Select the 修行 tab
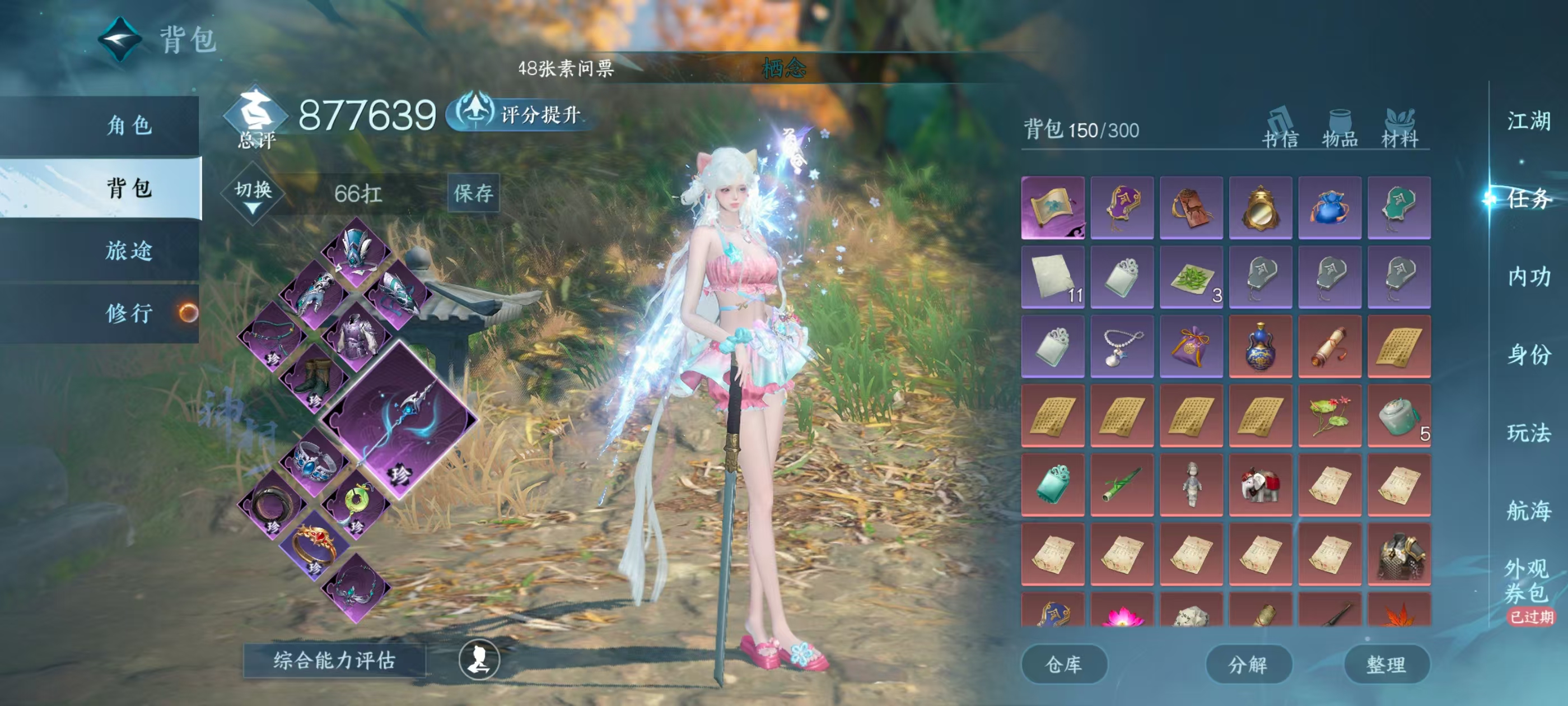The image size is (1568, 706). coord(129,313)
